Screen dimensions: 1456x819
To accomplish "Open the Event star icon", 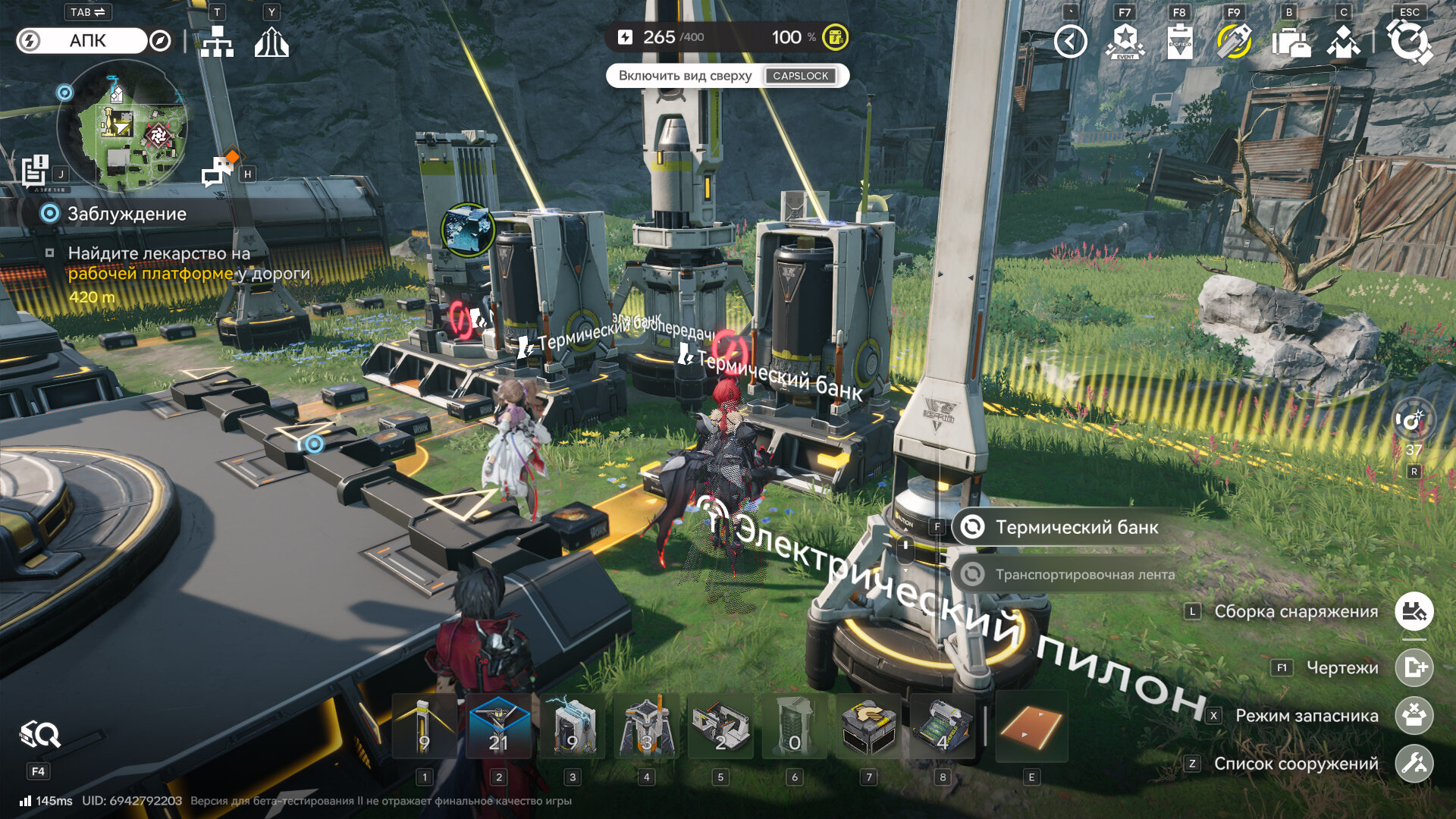I will 1125,42.
